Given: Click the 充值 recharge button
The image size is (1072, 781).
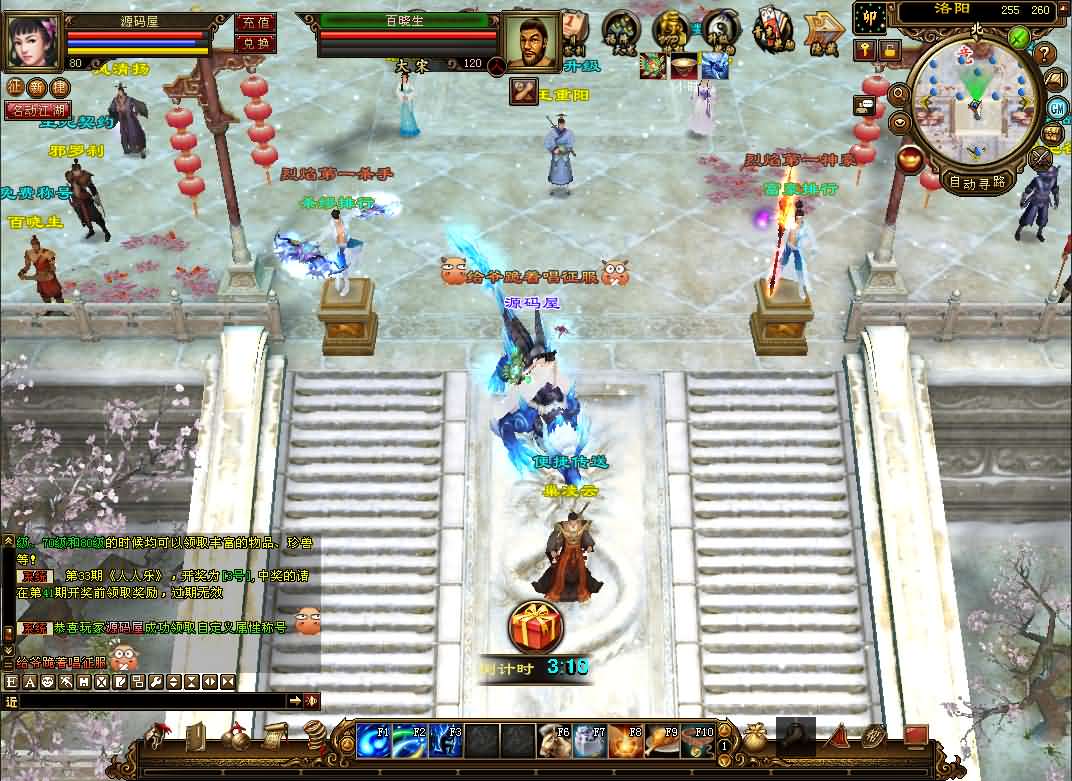Looking at the screenshot, I should 255,22.
